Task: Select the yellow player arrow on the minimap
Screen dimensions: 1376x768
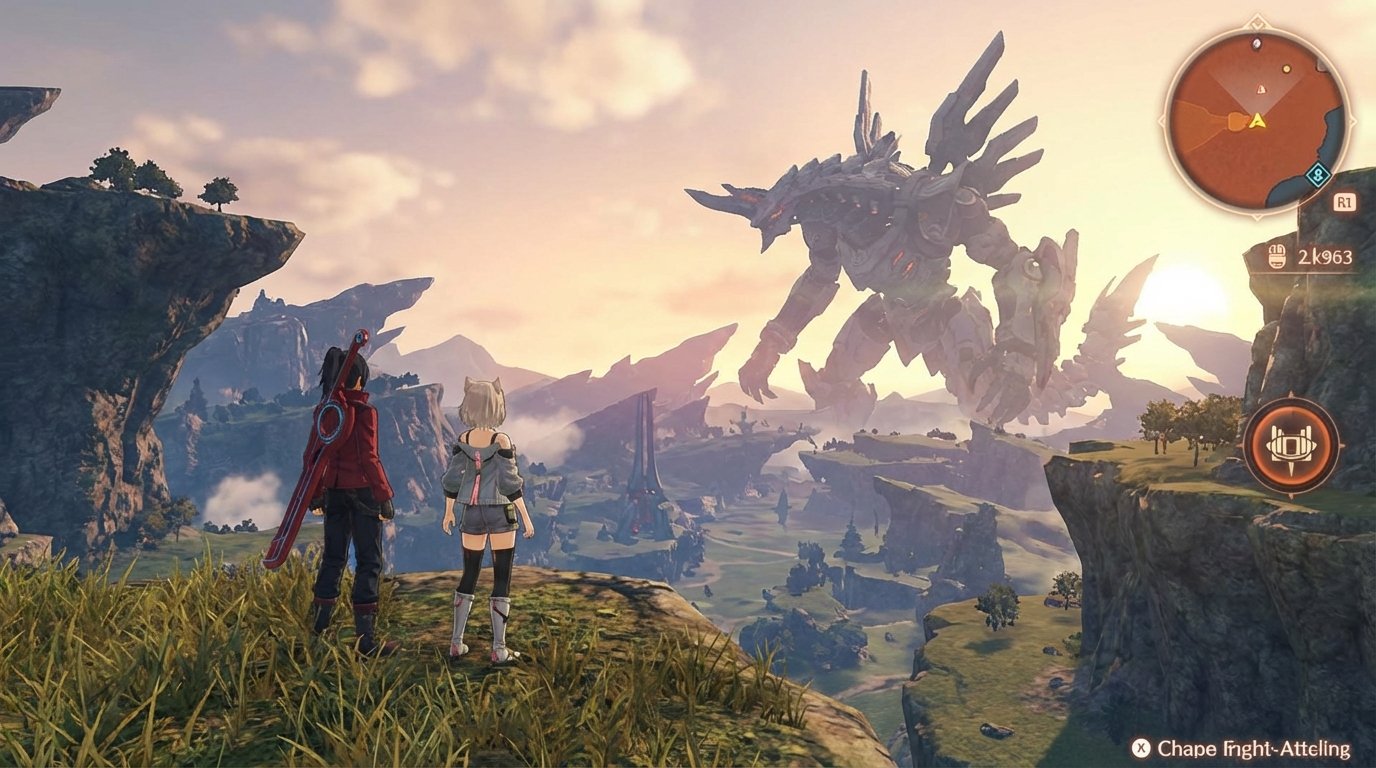Action: click(x=1256, y=120)
